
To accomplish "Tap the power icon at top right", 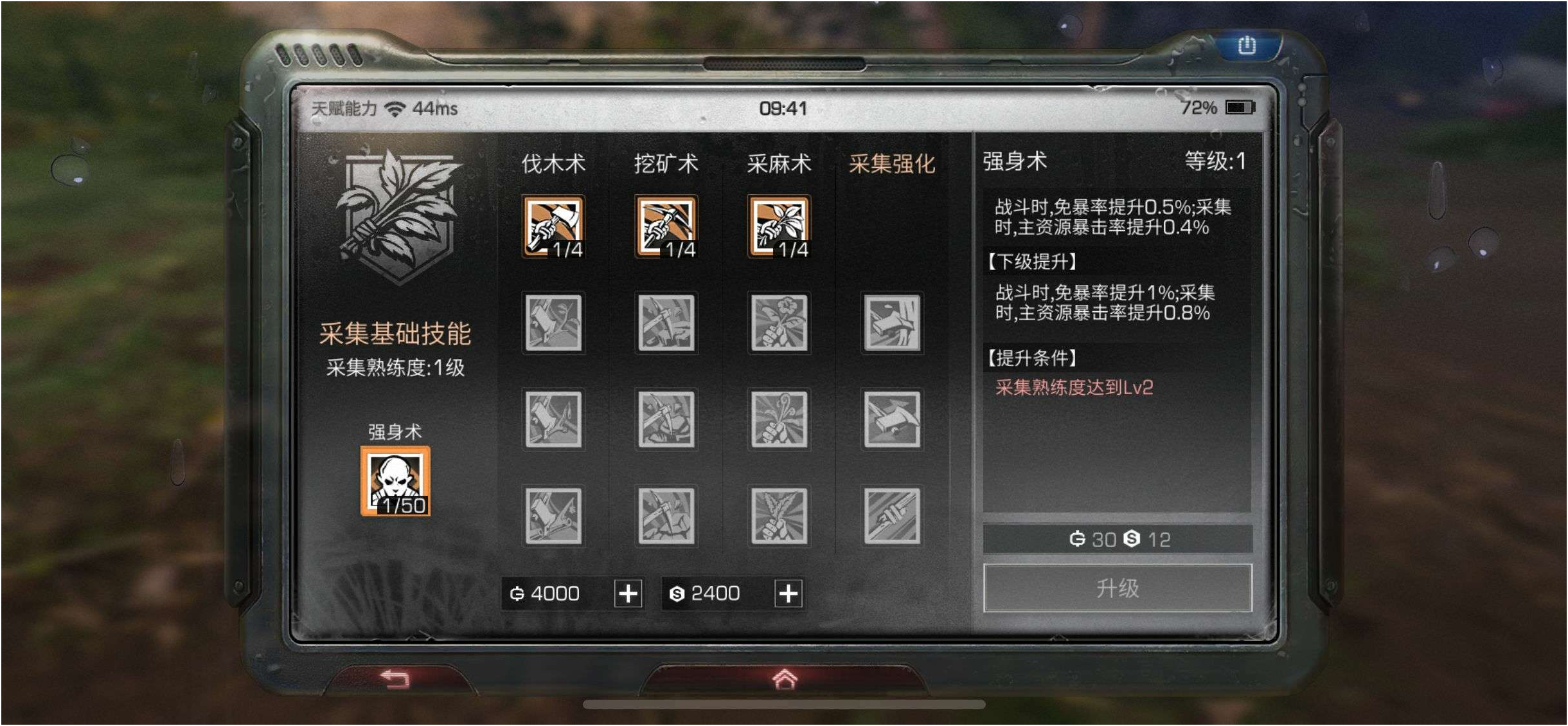I will tap(1245, 44).
